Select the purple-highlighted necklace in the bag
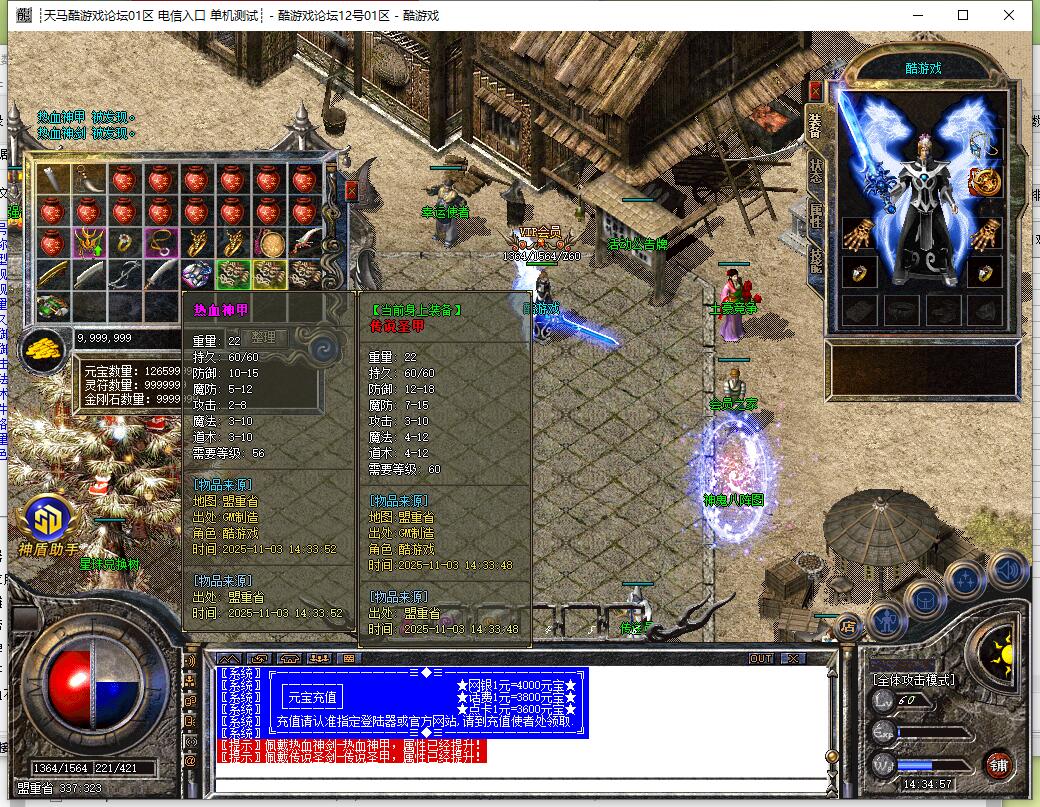Screen dimensions: 1040x807 pos(160,241)
